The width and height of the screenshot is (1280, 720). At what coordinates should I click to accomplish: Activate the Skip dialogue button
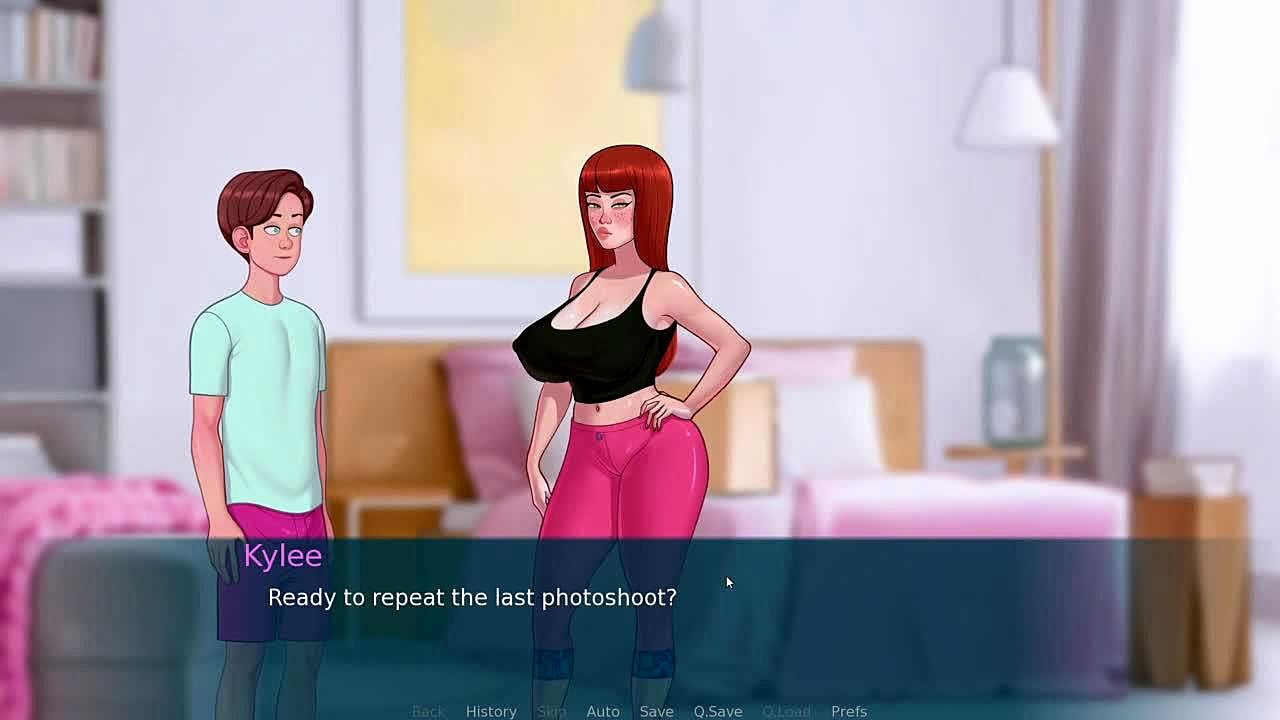pyautogui.click(x=552, y=711)
